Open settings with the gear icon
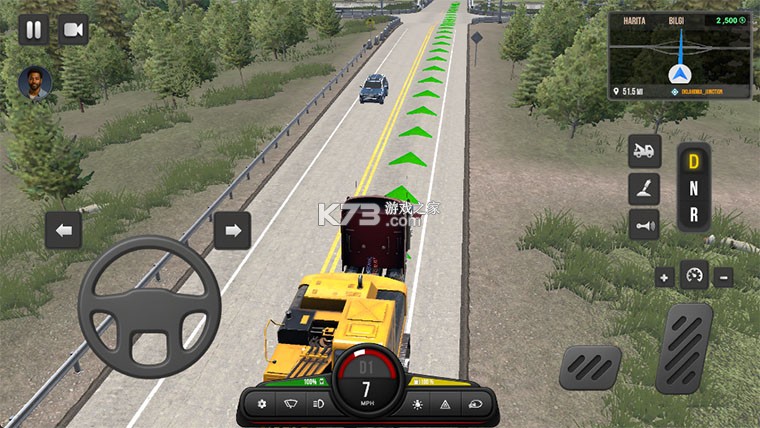This screenshot has width=760, height=428. [263, 404]
